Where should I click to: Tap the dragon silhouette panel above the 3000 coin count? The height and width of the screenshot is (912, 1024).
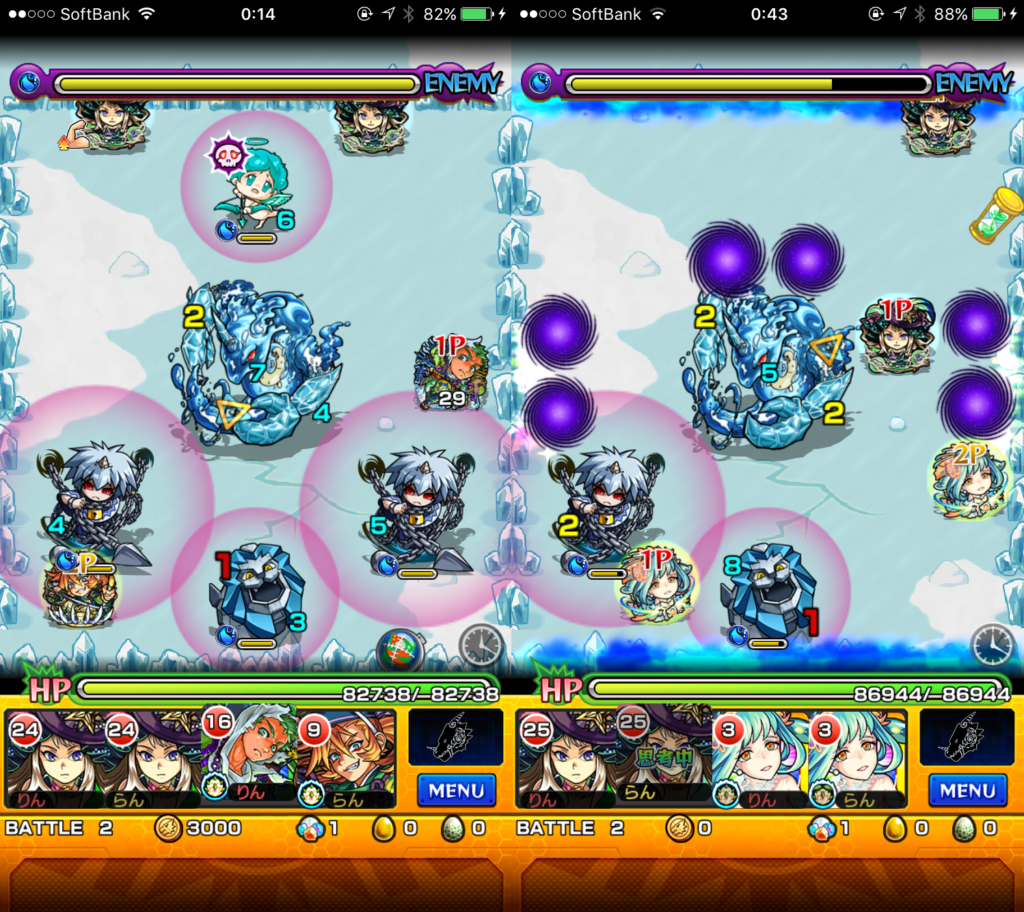pyautogui.click(x=456, y=738)
